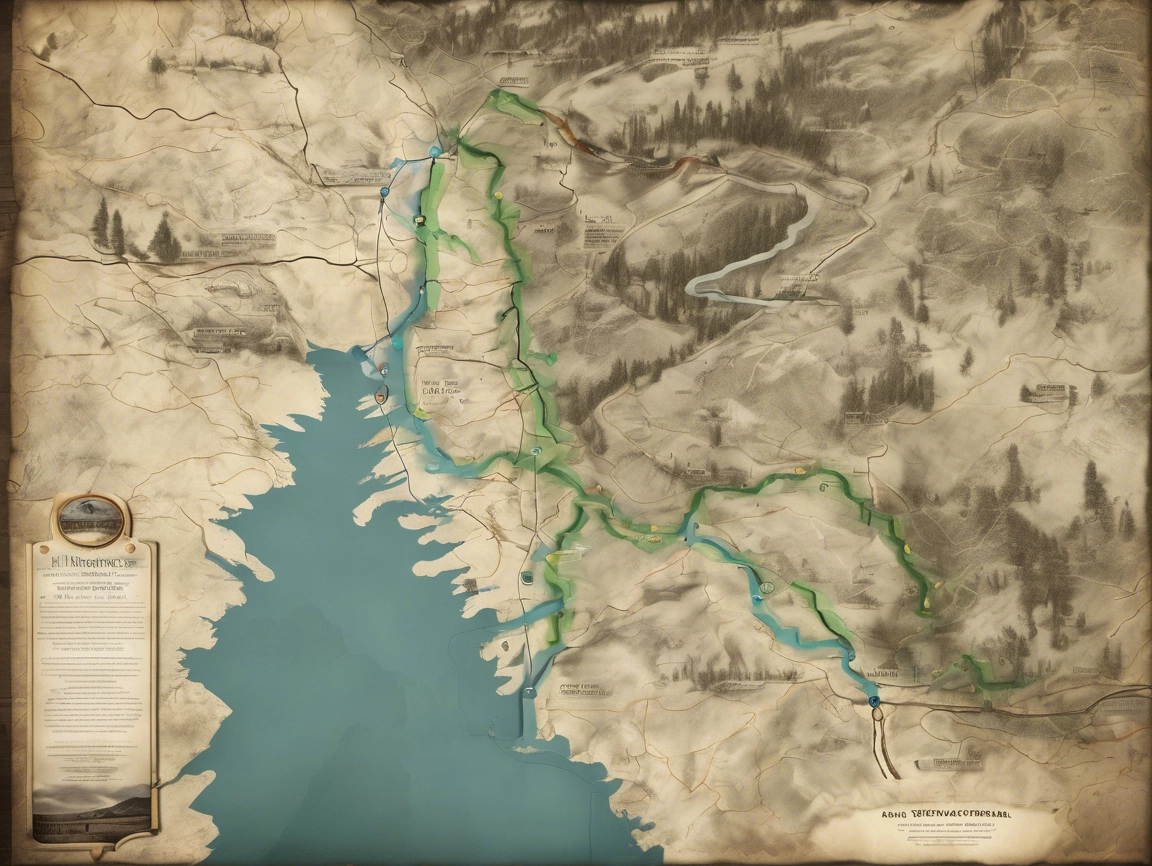Open the parchment legend scroll panel
The height and width of the screenshot is (866, 1152).
92,670
